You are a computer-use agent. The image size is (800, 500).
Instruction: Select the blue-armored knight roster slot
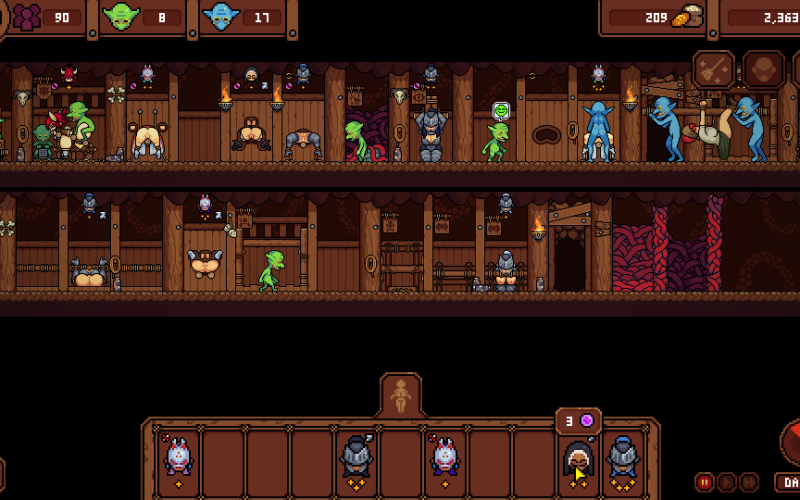click(x=623, y=461)
